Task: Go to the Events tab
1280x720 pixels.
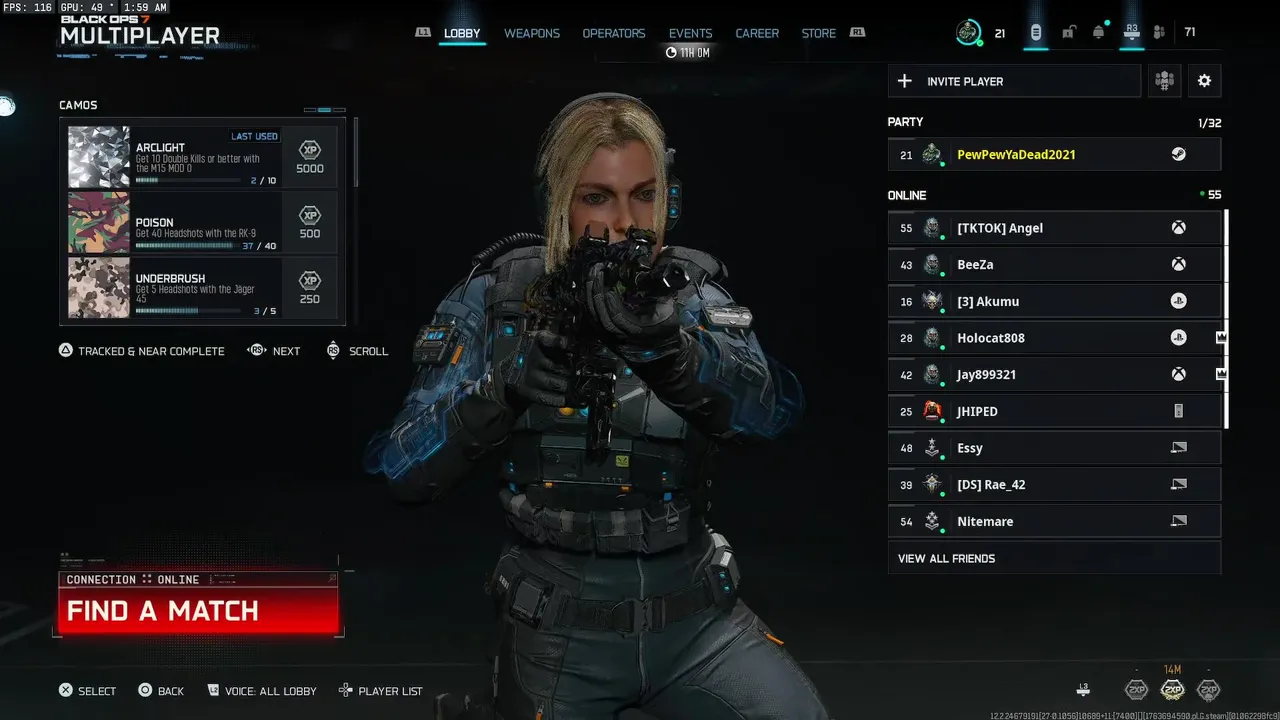Action: tap(690, 33)
